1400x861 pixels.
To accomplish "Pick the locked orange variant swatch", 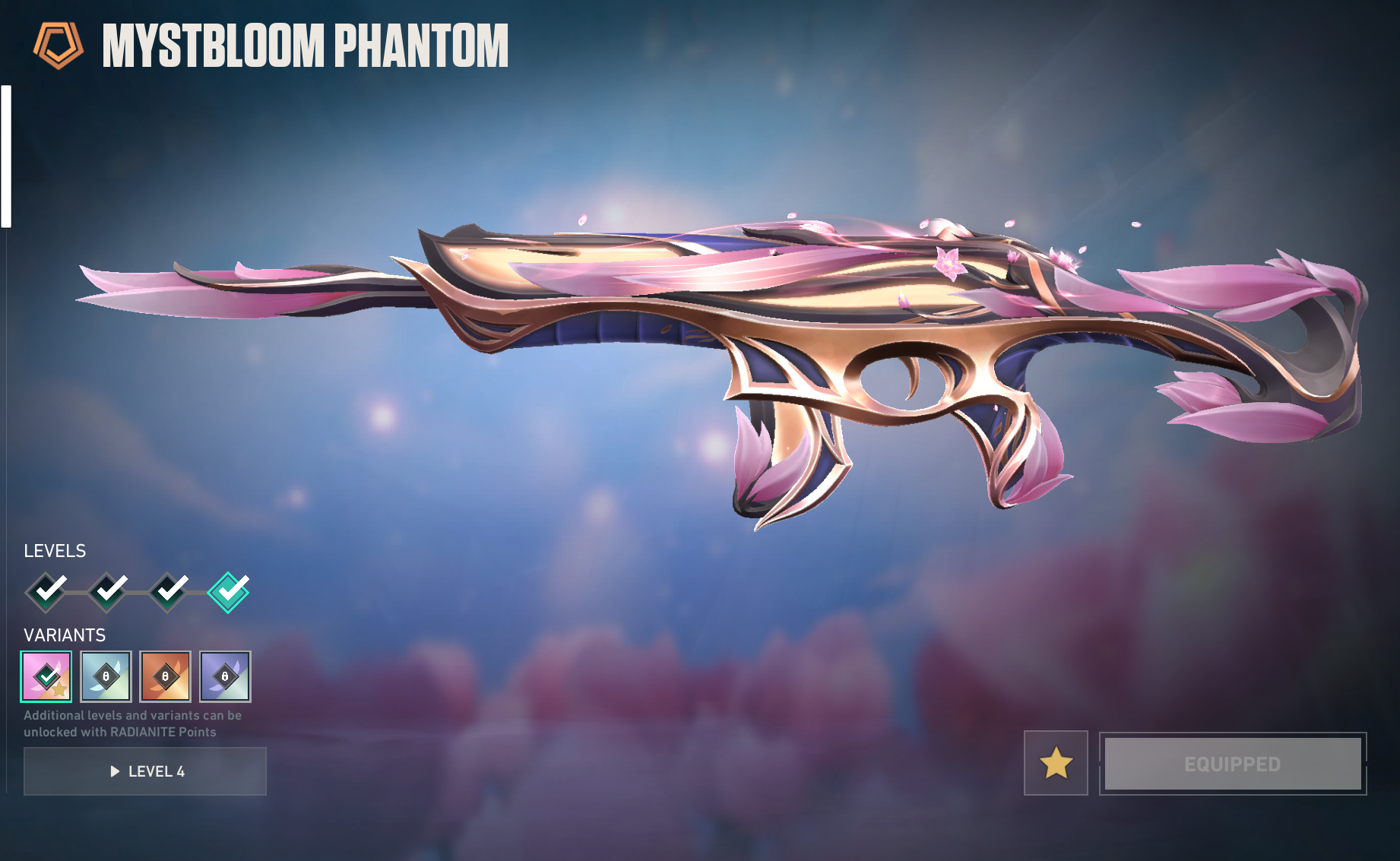I will (x=165, y=676).
